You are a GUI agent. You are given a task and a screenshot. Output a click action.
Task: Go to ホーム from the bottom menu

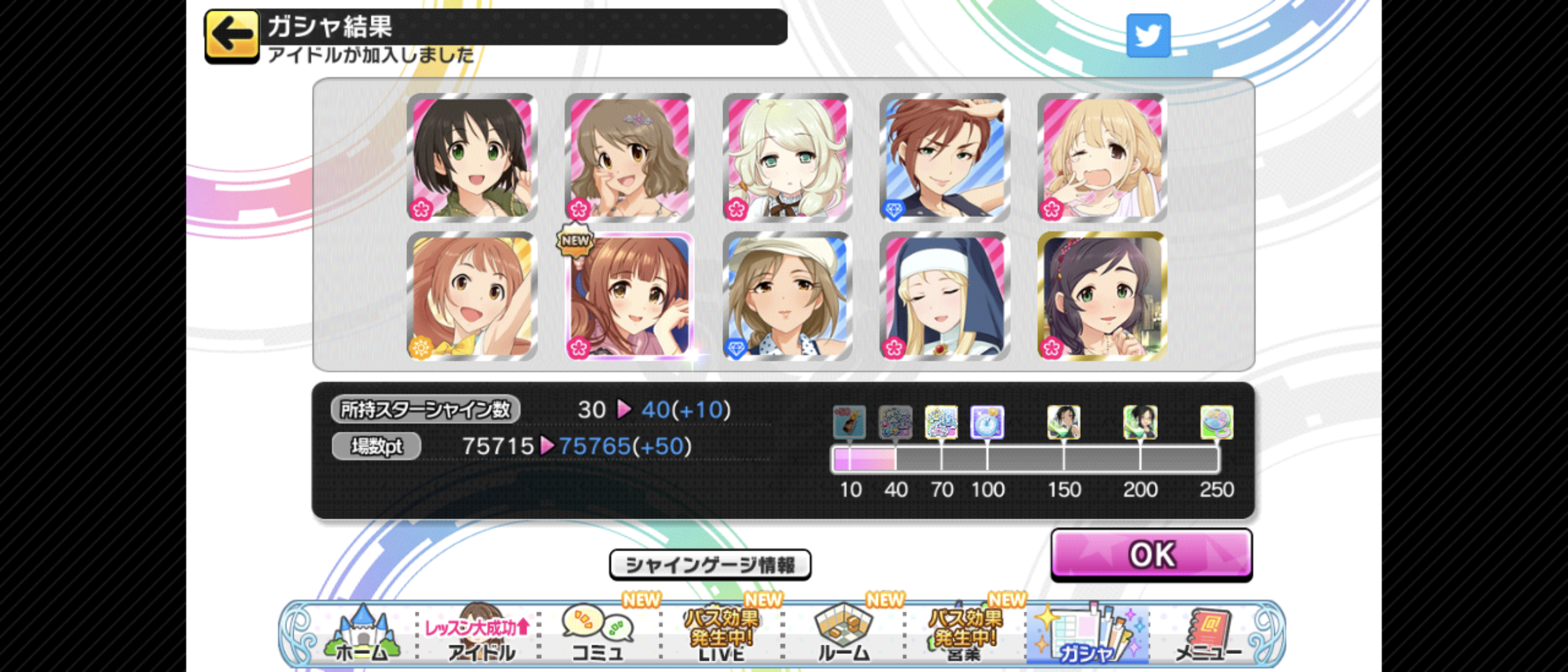click(362, 635)
